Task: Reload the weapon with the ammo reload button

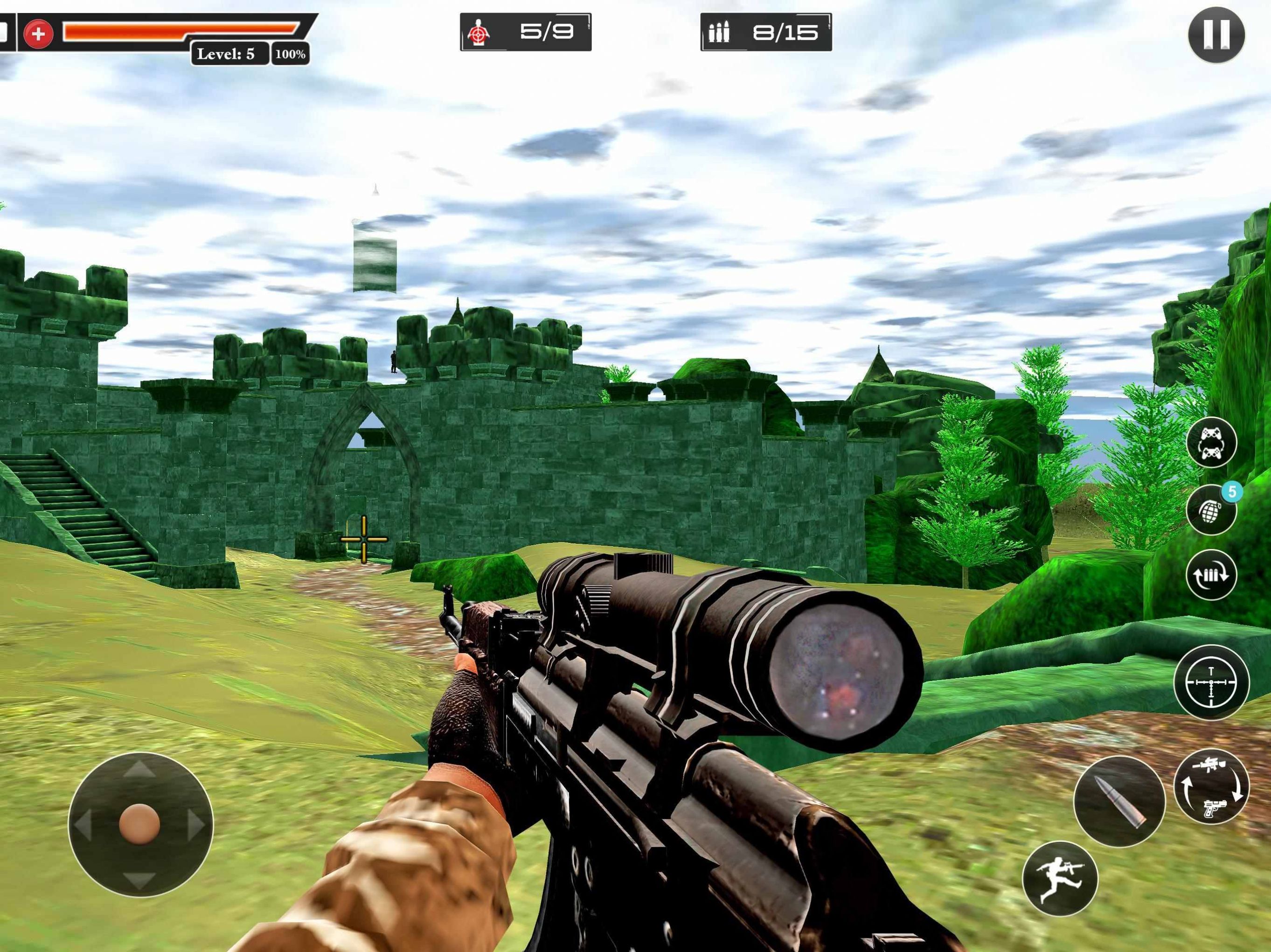Action: (1211, 575)
